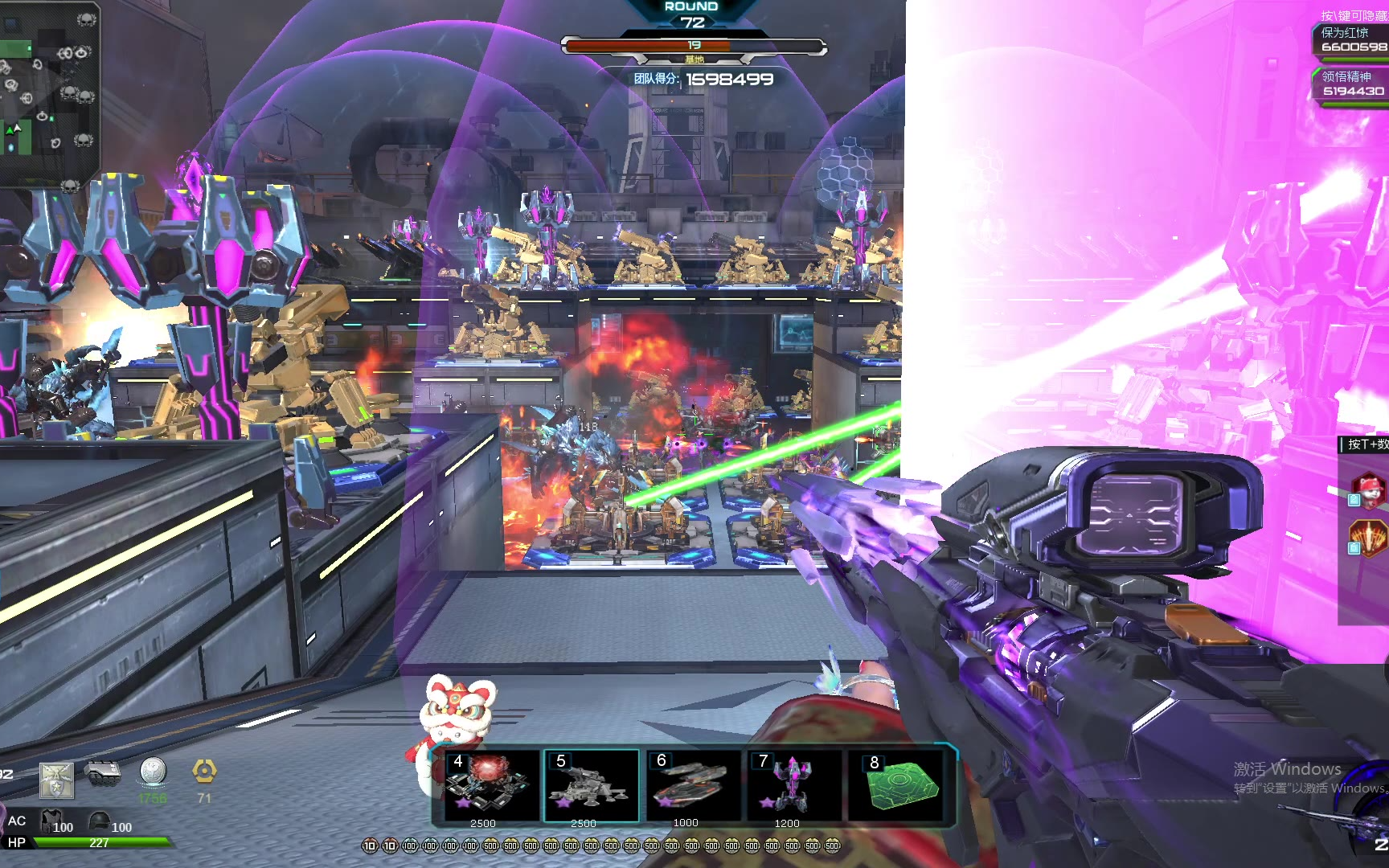Select player 领悟精神 in the scoreboard
Viewport: 1389px width, 868px height.
[1352, 84]
